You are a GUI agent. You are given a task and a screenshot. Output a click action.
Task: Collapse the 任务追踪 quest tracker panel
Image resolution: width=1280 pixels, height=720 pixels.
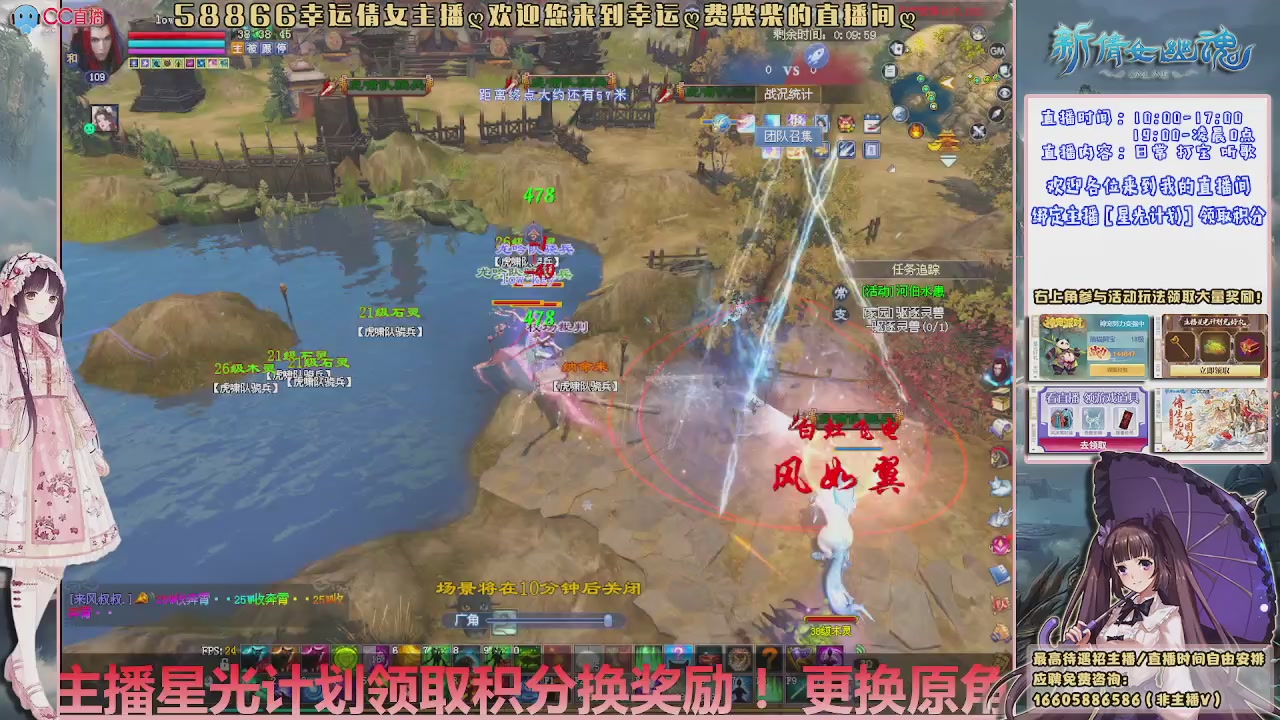pyautogui.click(x=917, y=268)
